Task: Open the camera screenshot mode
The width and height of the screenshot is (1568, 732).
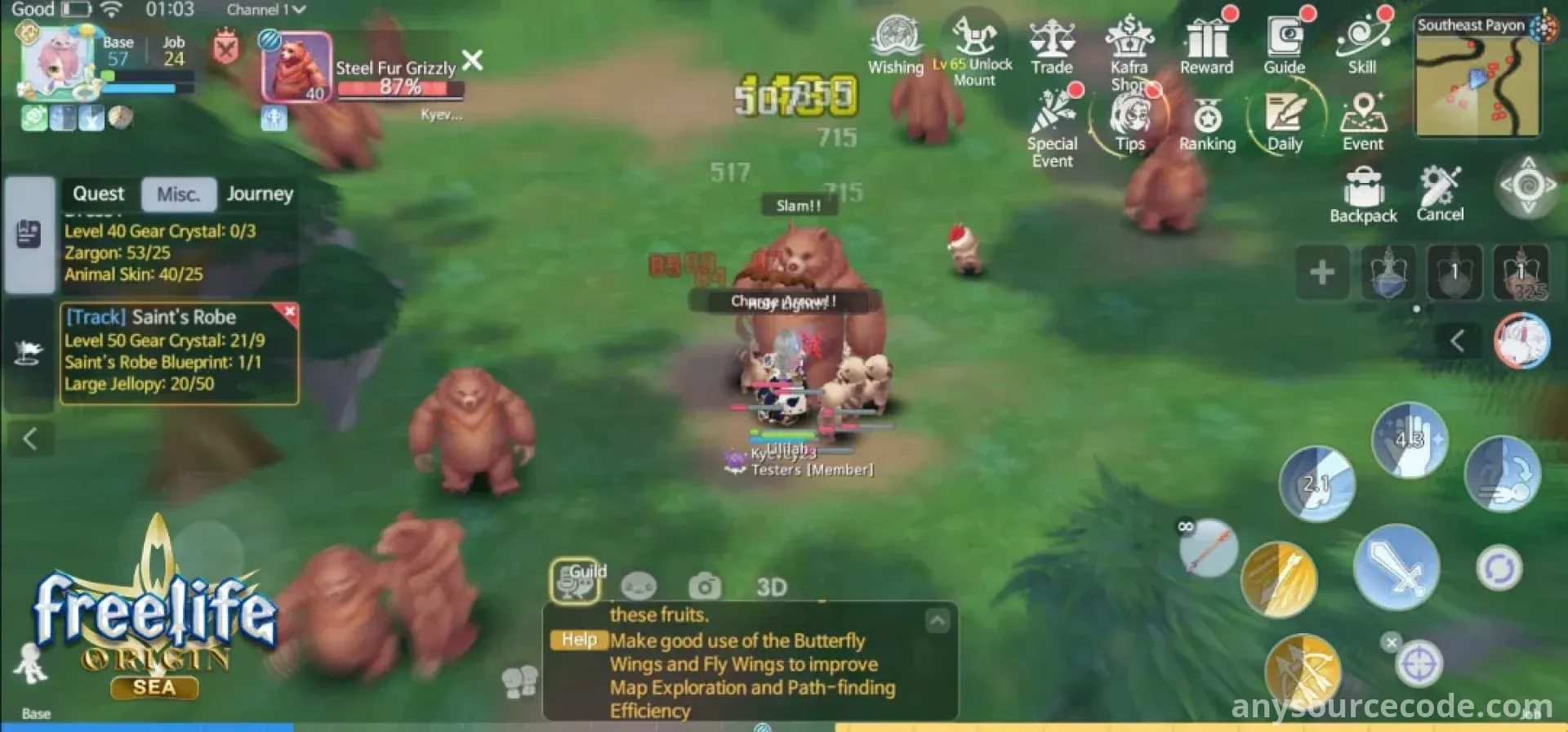Action: 704,585
